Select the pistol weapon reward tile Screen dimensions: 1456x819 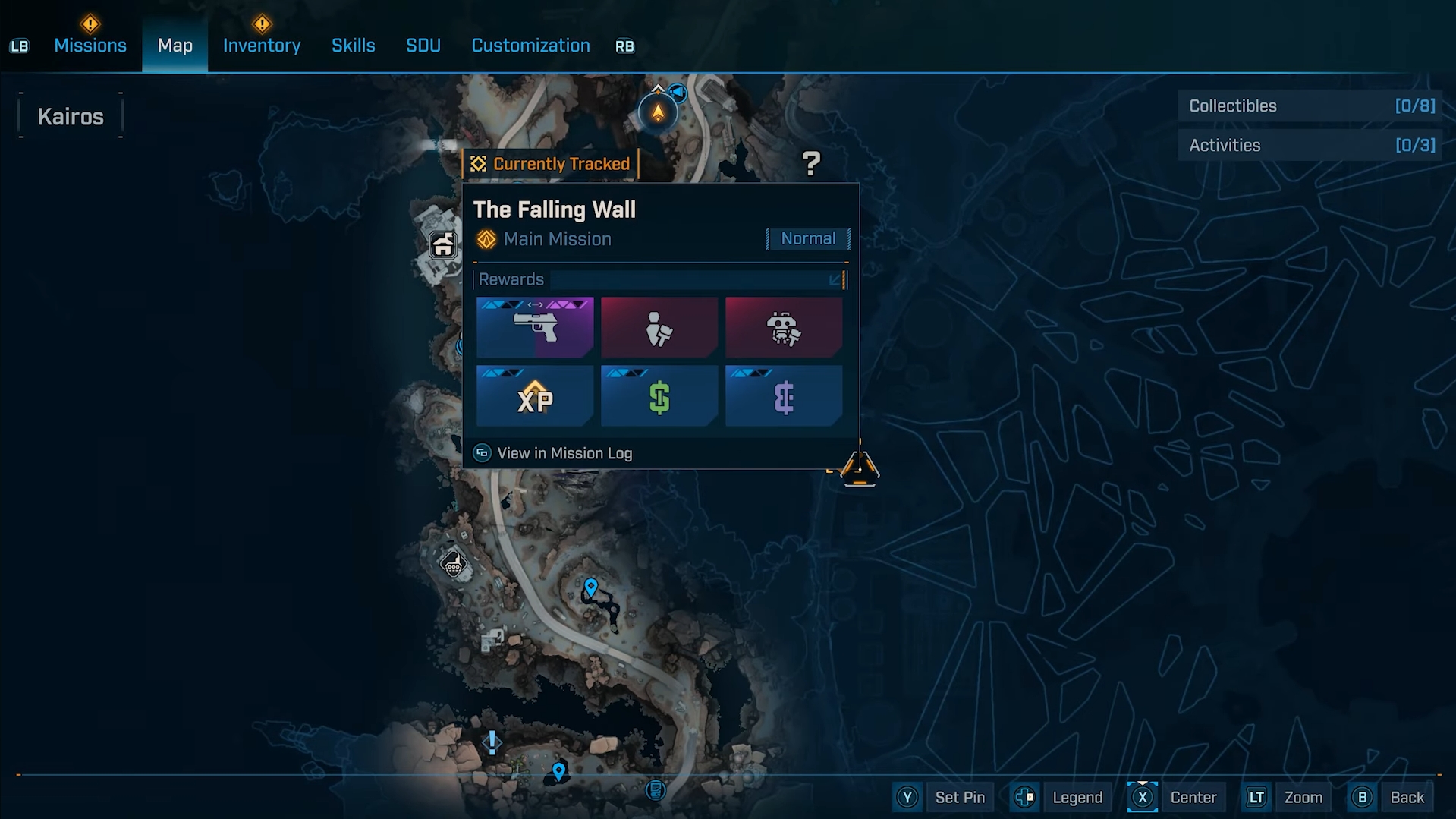click(x=535, y=327)
